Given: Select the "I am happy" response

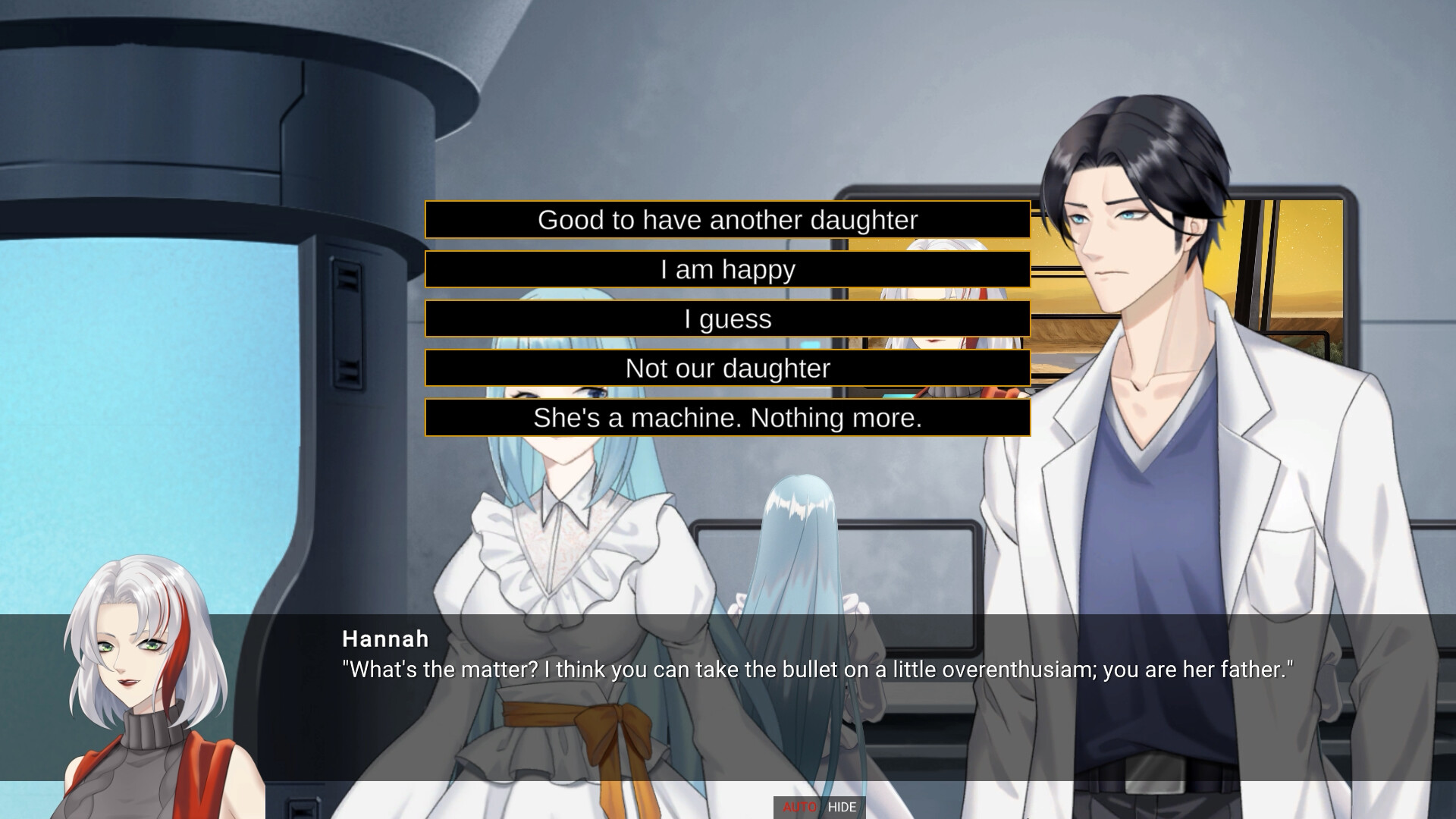Looking at the screenshot, I should pyautogui.click(x=727, y=269).
